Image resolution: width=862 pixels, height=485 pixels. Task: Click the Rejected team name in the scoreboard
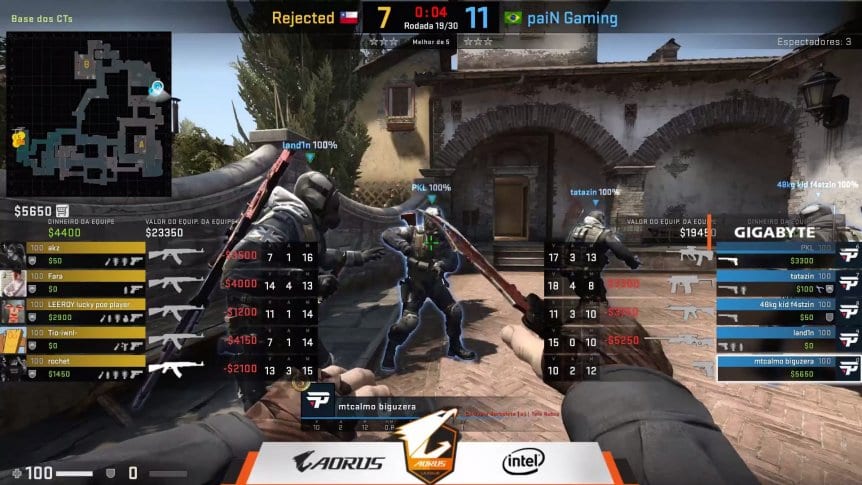tap(303, 18)
